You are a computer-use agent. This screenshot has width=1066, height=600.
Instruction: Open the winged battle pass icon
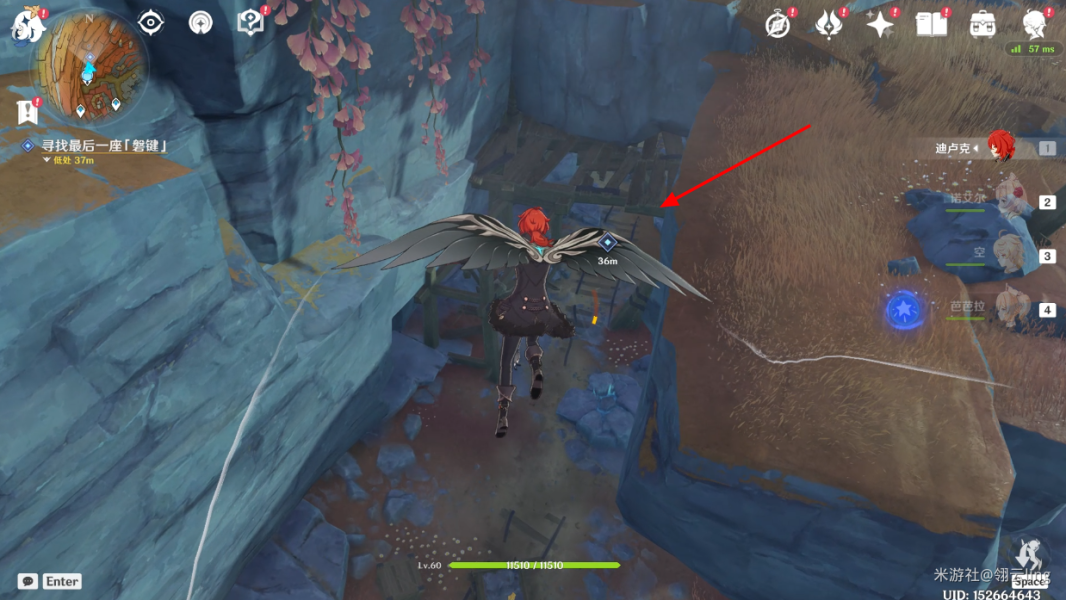828,24
